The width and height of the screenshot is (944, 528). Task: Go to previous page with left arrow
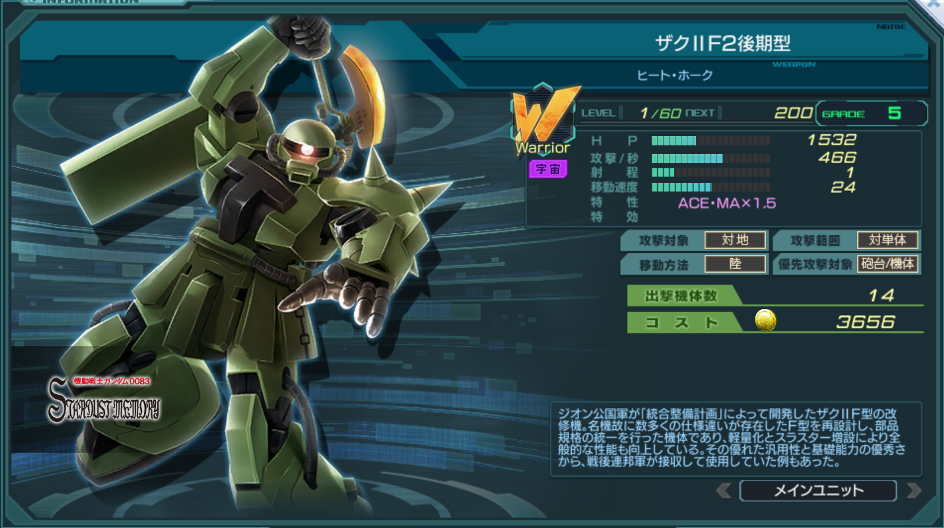coord(724,491)
